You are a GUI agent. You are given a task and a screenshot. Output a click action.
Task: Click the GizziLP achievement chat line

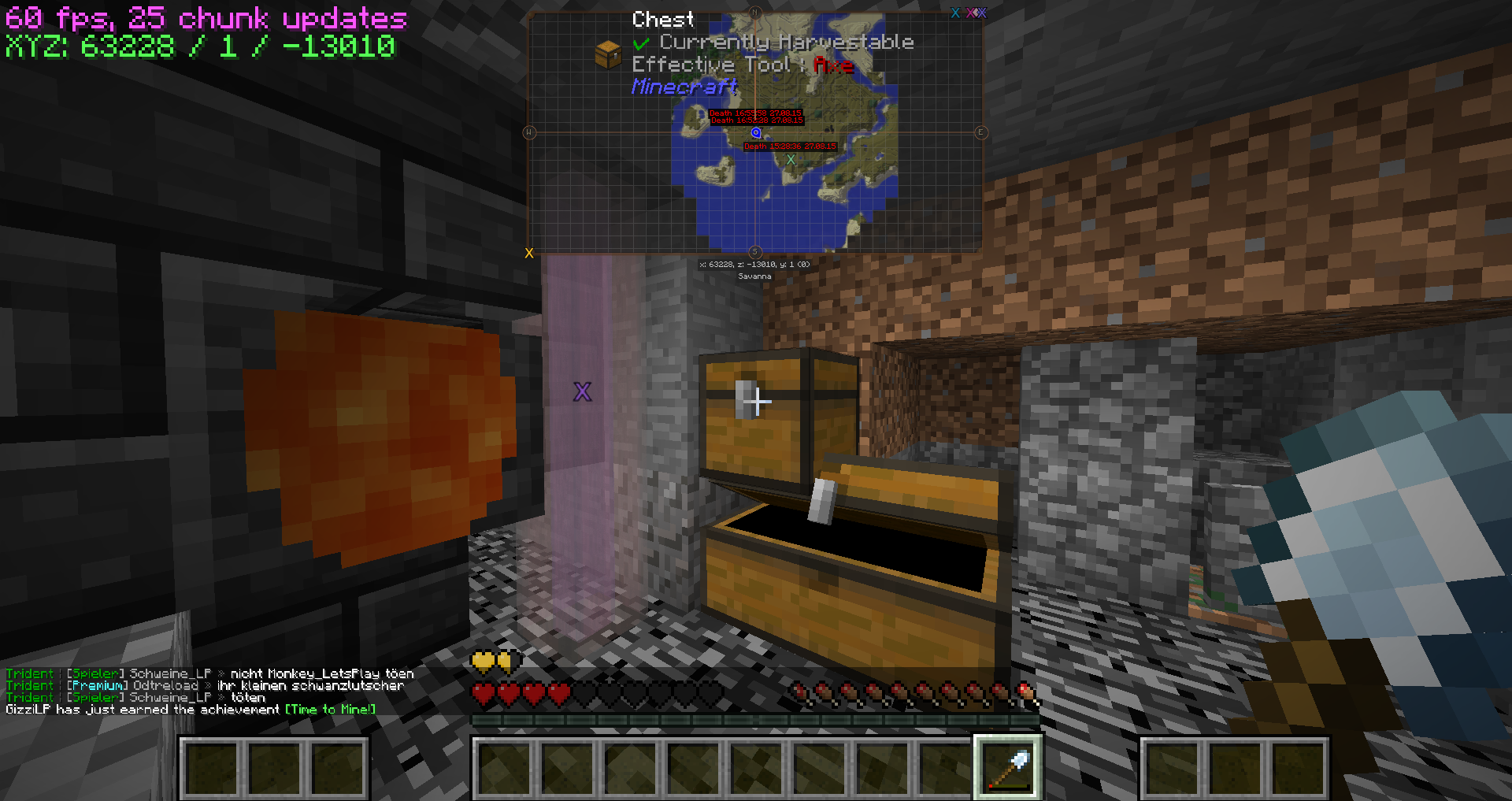[191, 710]
